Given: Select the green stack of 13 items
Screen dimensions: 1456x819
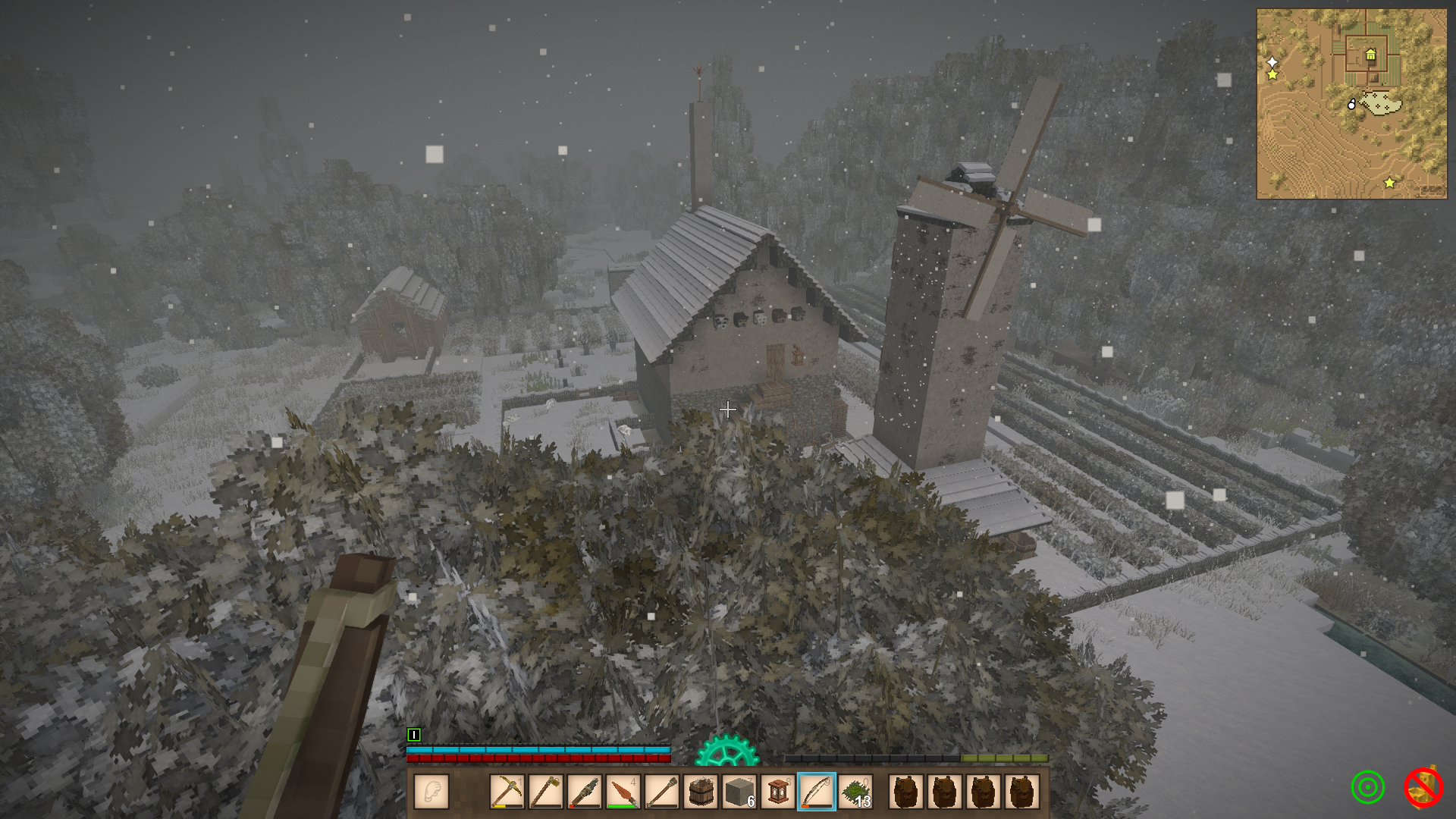Looking at the screenshot, I should pyautogui.click(x=855, y=792).
